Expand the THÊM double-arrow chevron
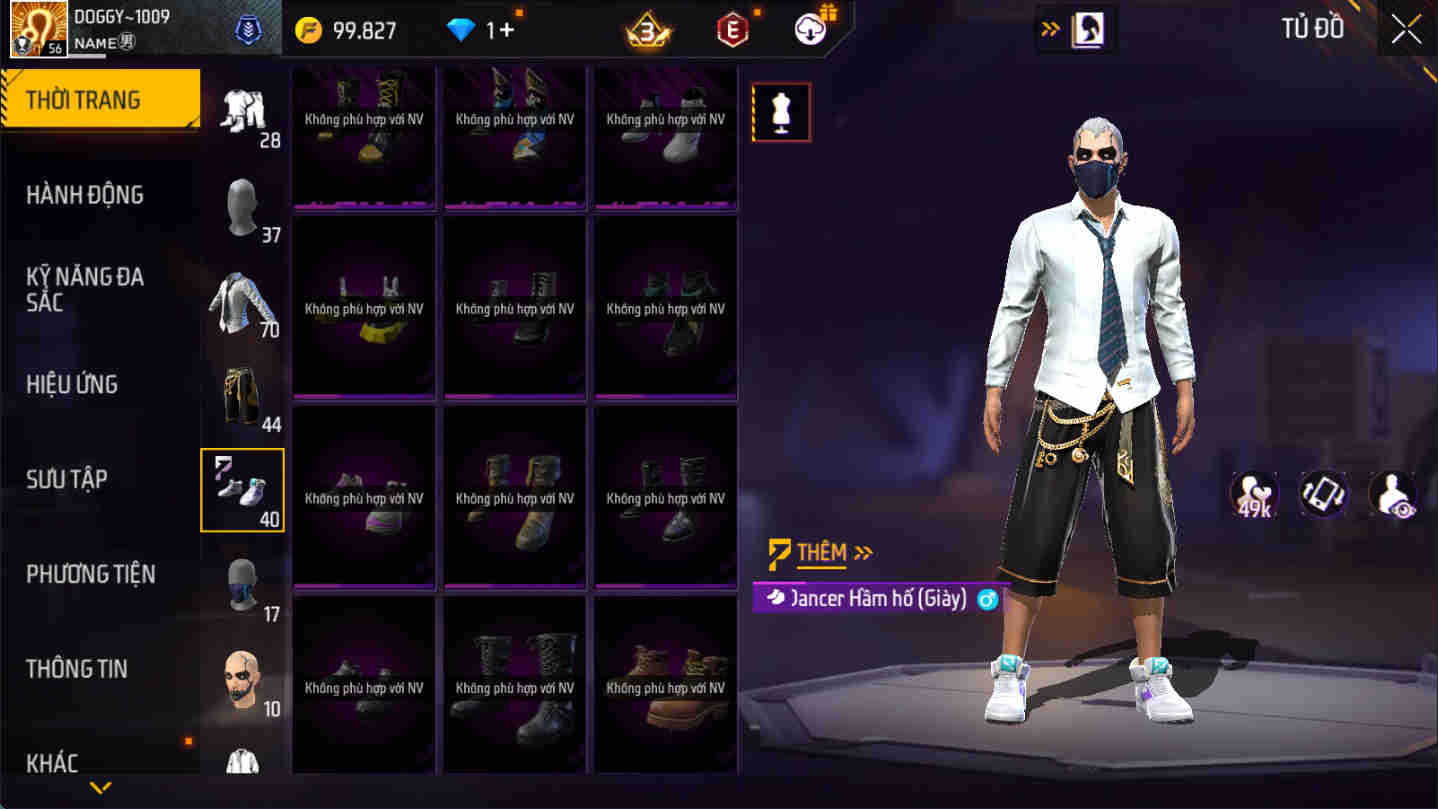Viewport: 1438px width, 809px height. click(862, 552)
